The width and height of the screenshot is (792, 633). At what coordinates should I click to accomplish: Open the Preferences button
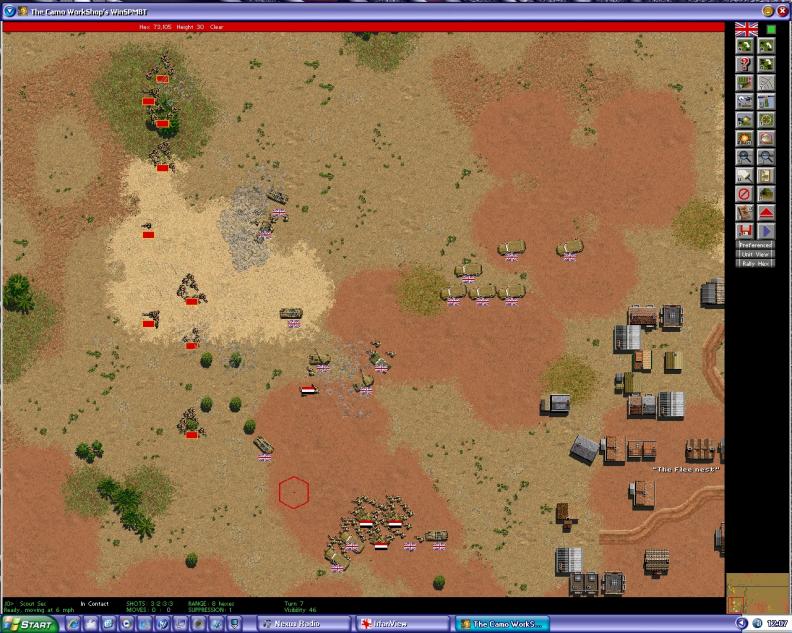[756, 244]
